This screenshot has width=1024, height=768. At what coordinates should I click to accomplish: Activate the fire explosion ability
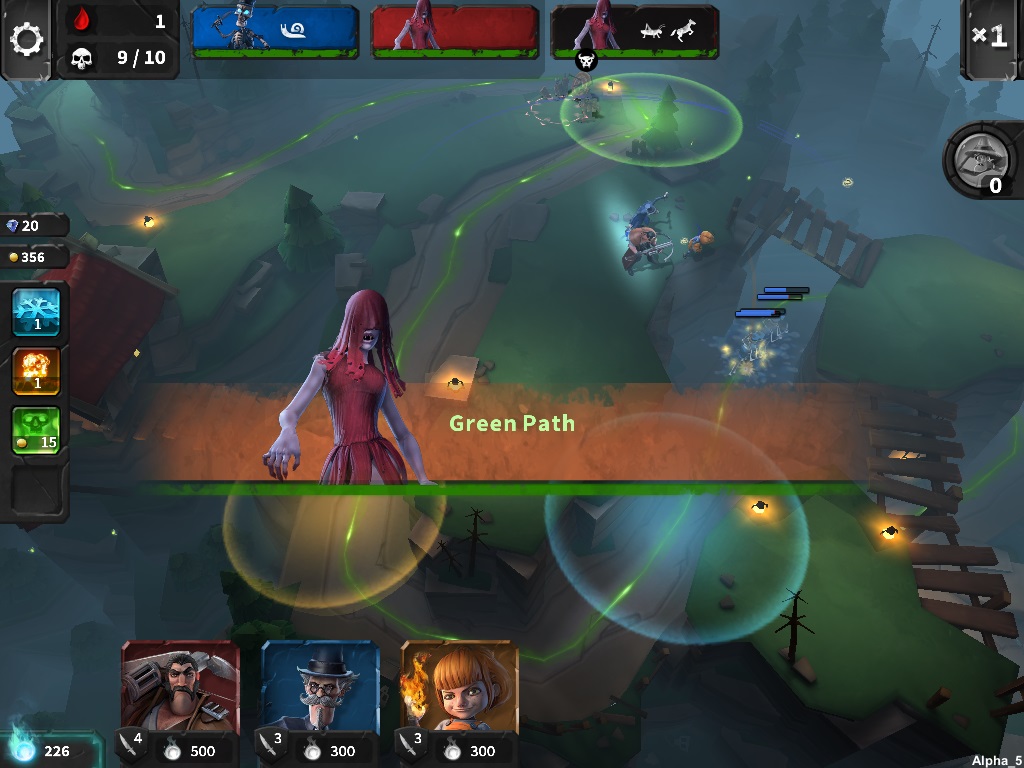tap(36, 370)
